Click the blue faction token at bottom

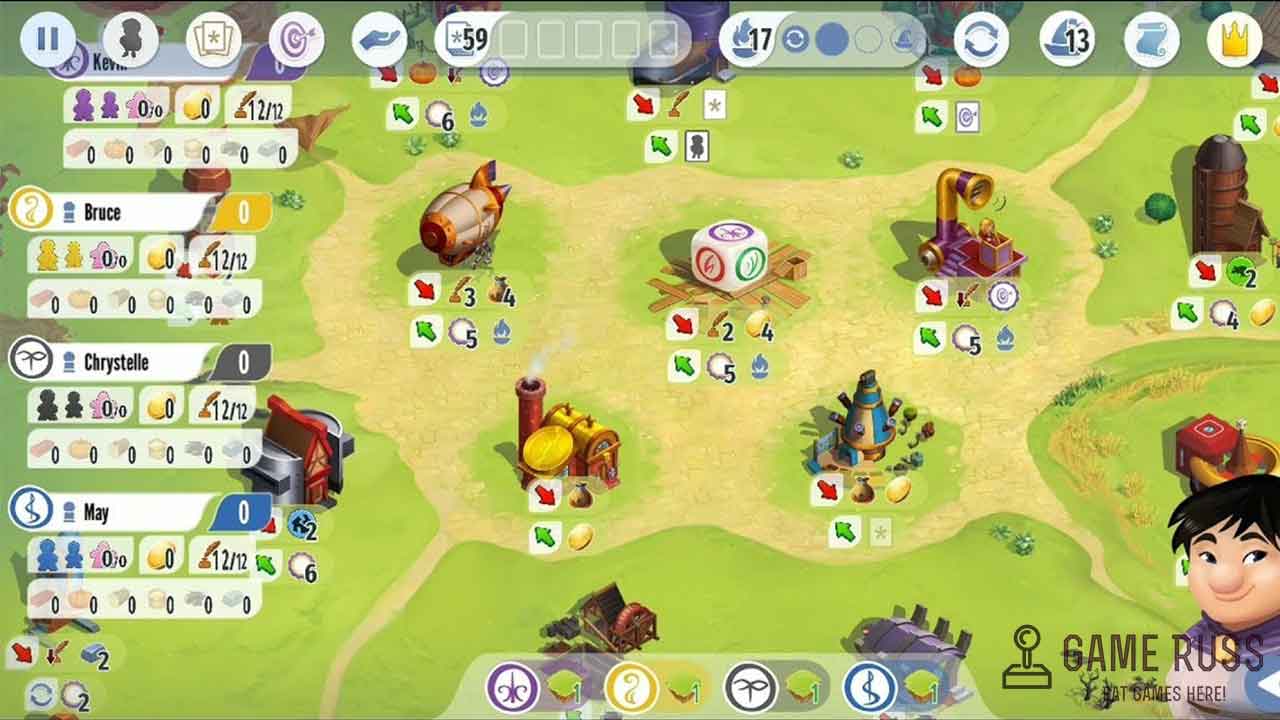point(869,688)
